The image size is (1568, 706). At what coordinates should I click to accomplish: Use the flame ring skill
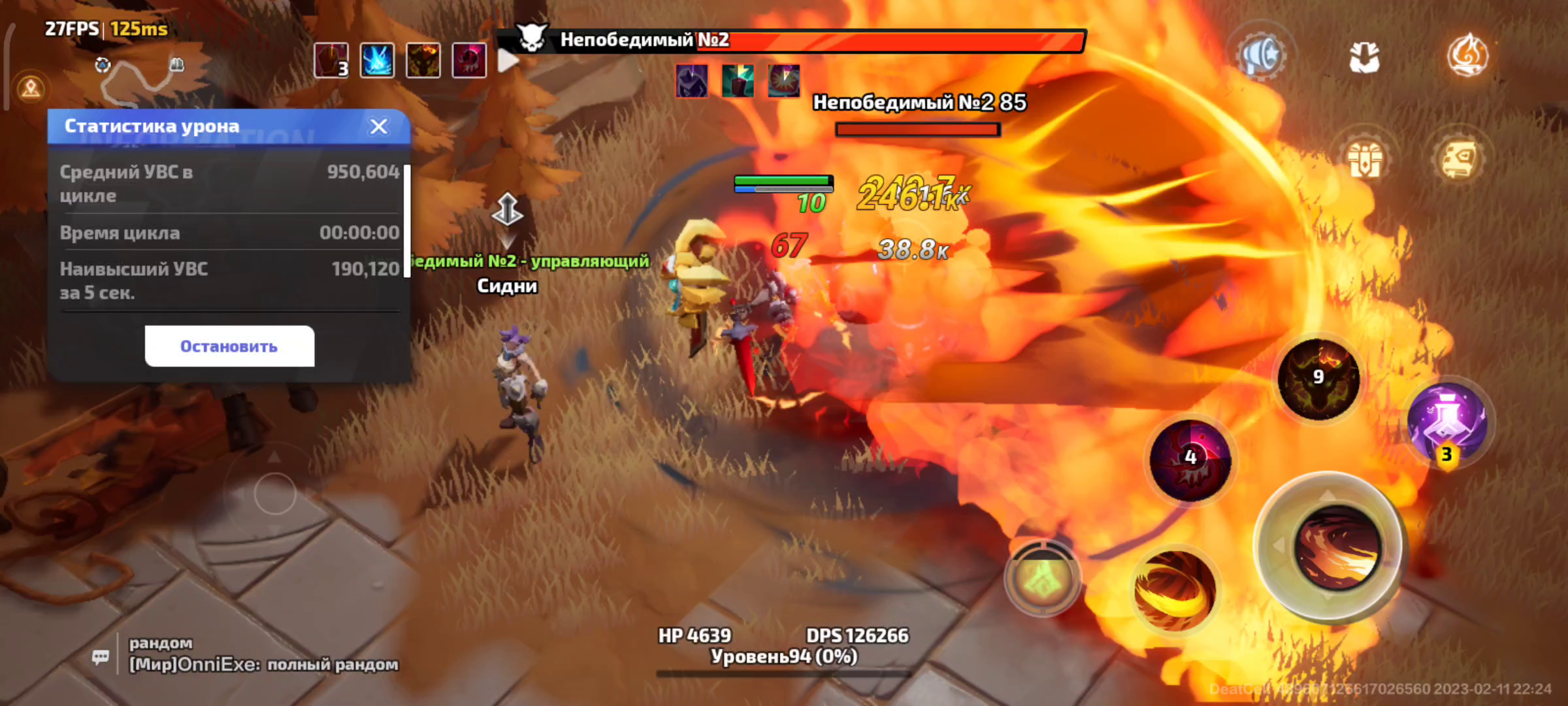point(1174,590)
